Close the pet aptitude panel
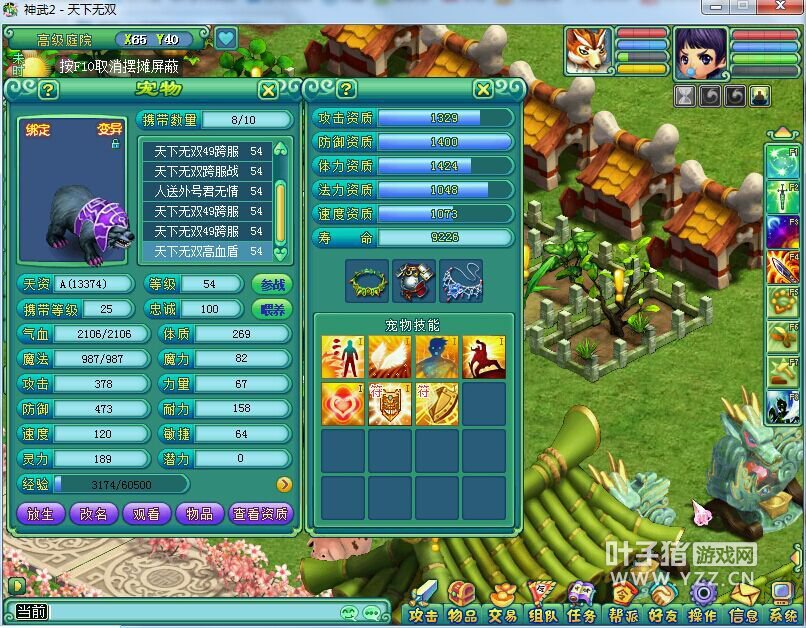 click(483, 89)
